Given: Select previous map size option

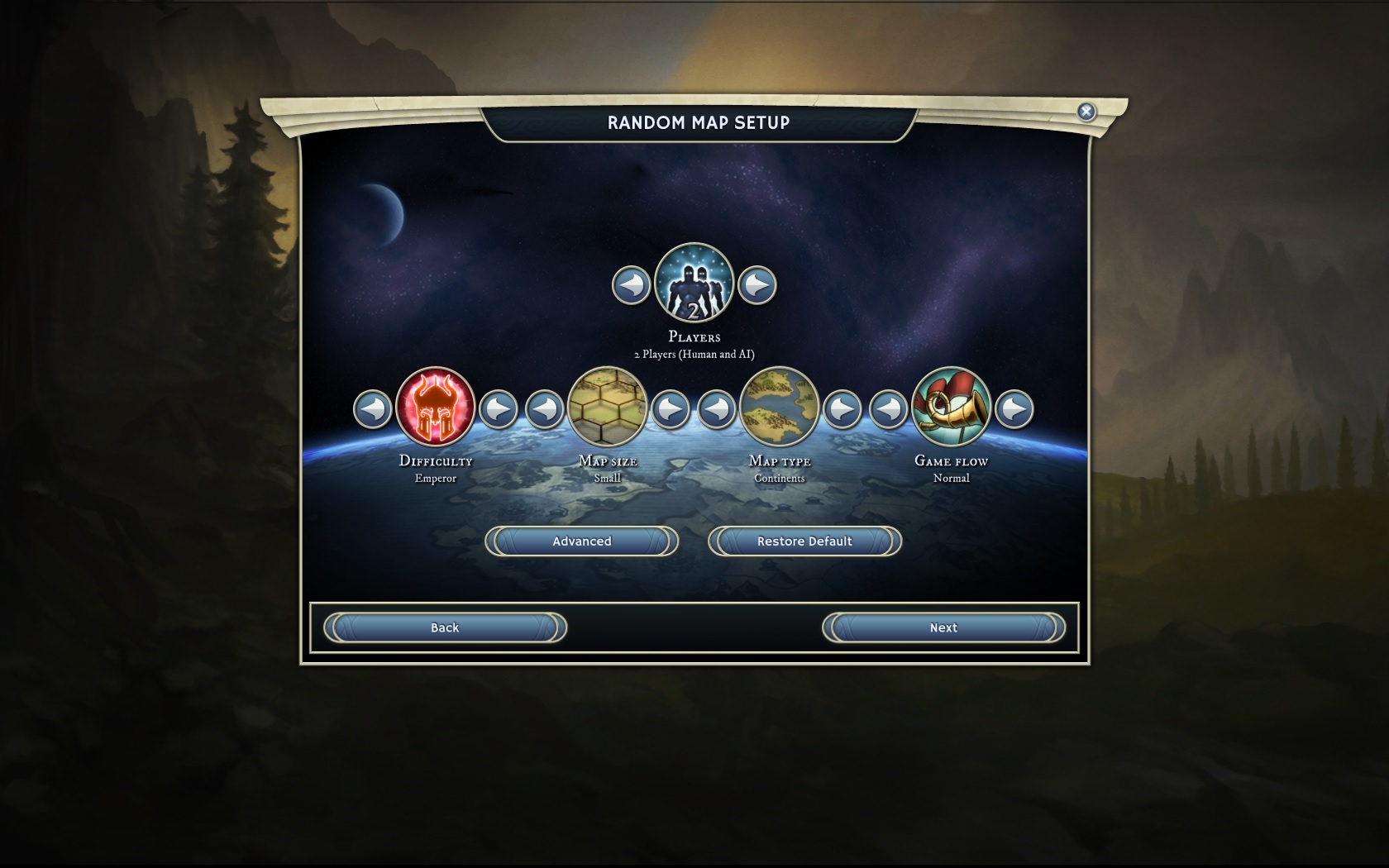Looking at the screenshot, I should coord(545,409).
